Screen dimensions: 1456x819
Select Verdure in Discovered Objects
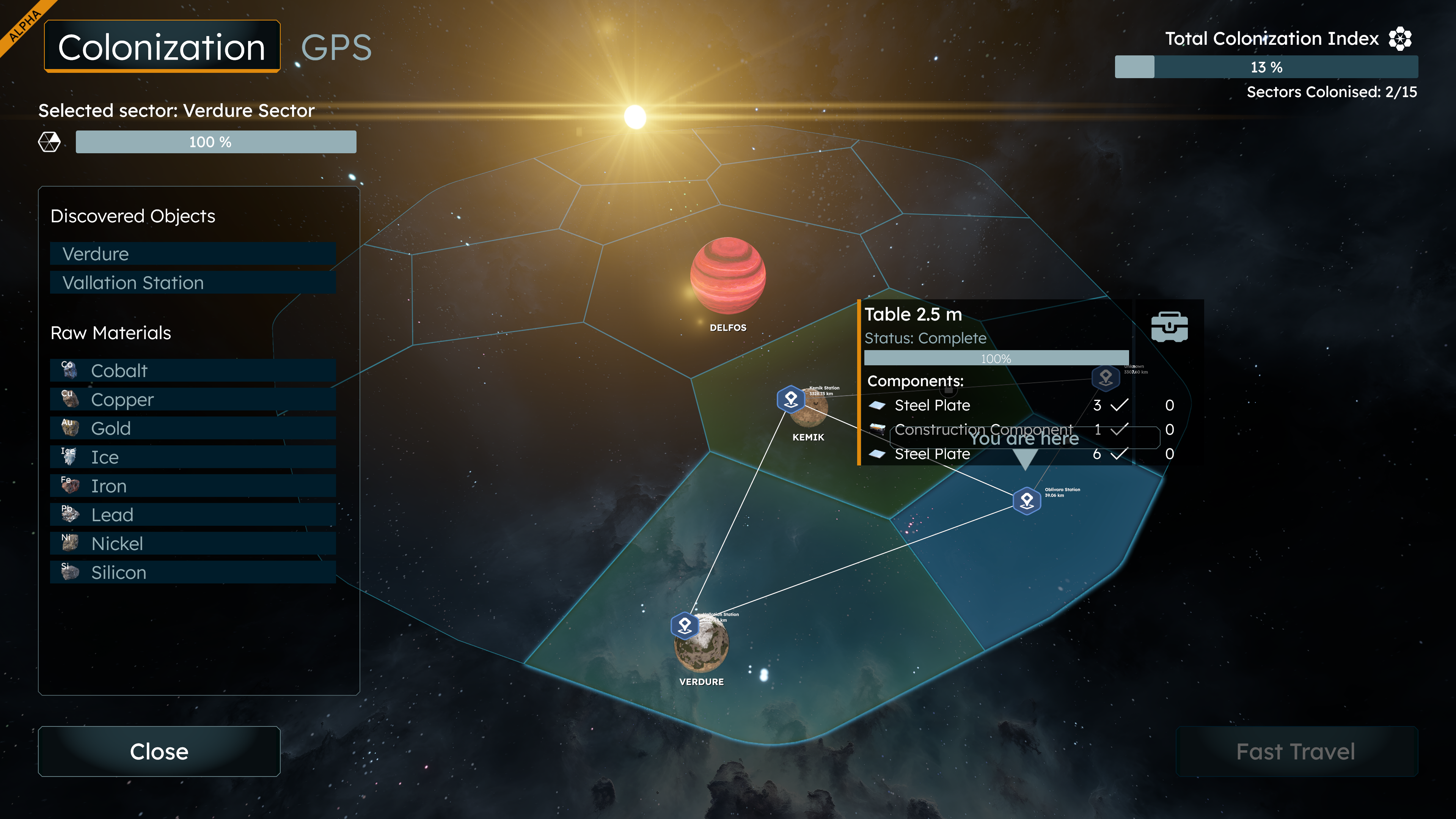click(193, 254)
